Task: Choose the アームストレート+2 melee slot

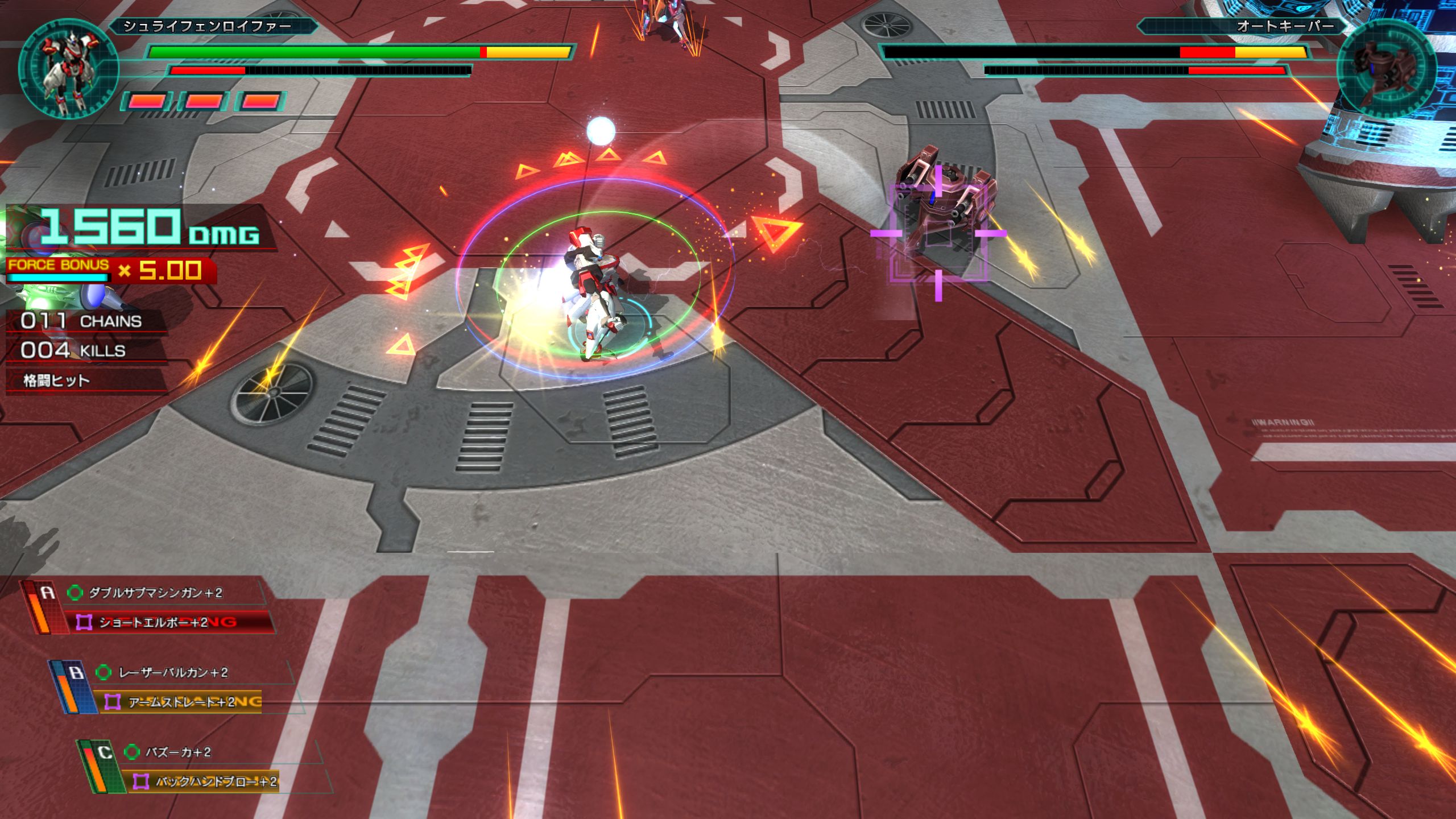Action: (181, 702)
